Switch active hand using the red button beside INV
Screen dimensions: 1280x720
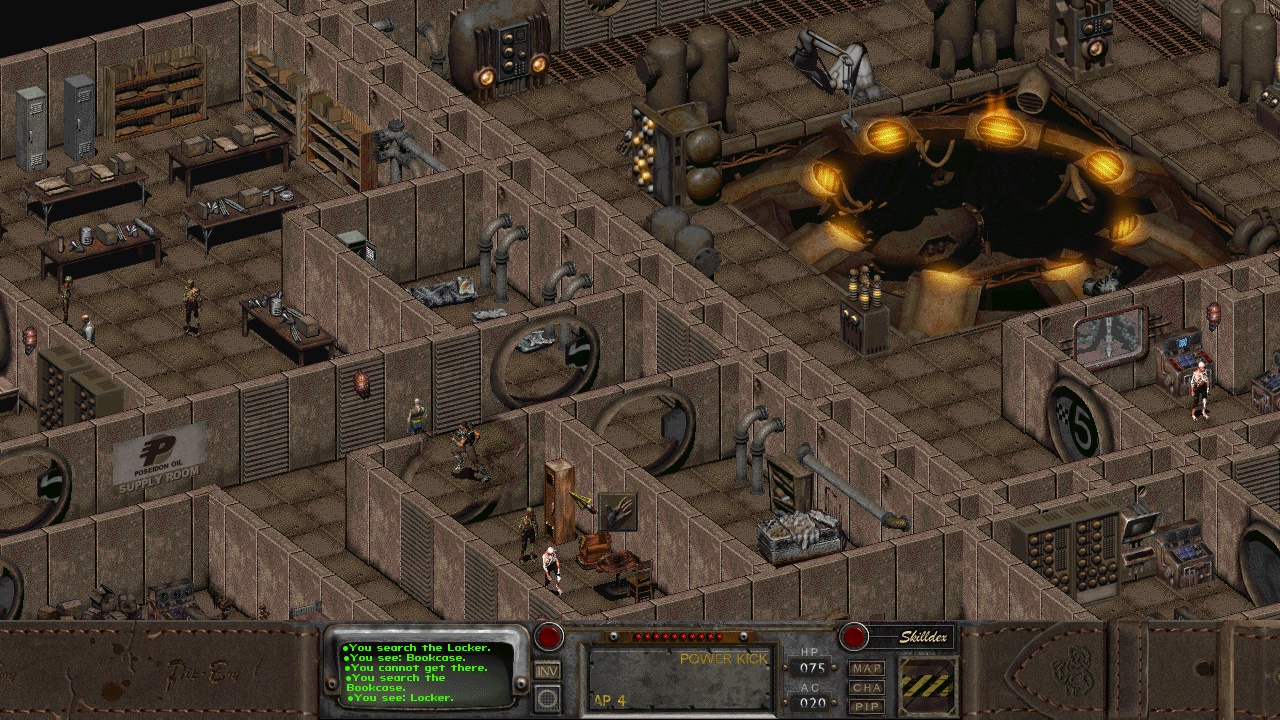tap(548, 637)
